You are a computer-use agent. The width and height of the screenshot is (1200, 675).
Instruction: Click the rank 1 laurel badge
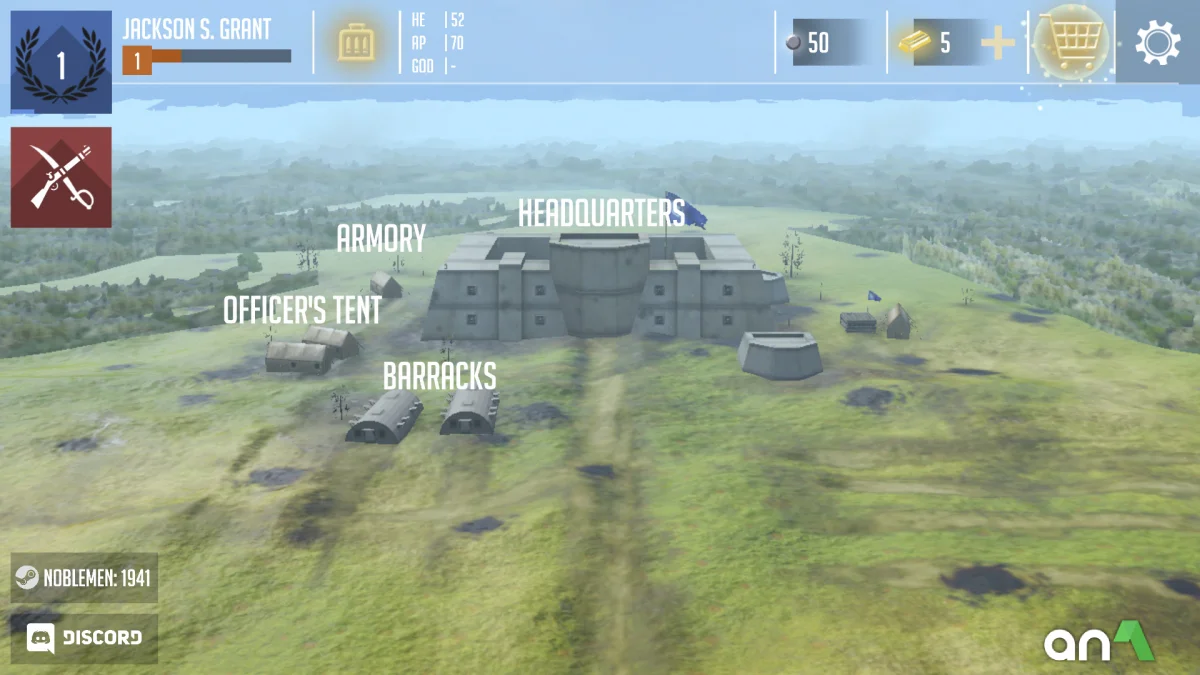[x=61, y=62]
